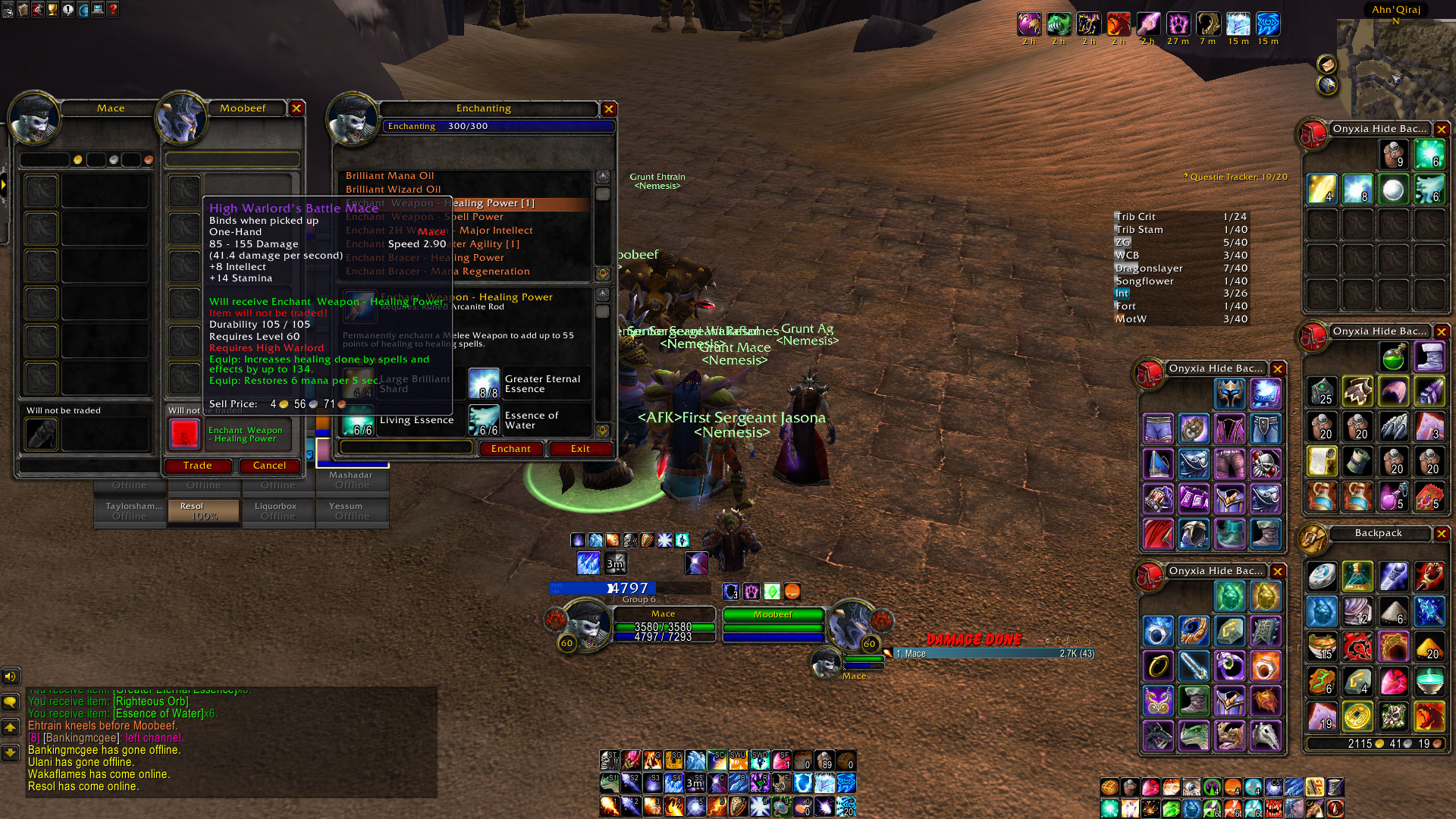Target Moobeef's unit frame
The width and height of the screenshot is (1456, 819).
pos(773,615)
